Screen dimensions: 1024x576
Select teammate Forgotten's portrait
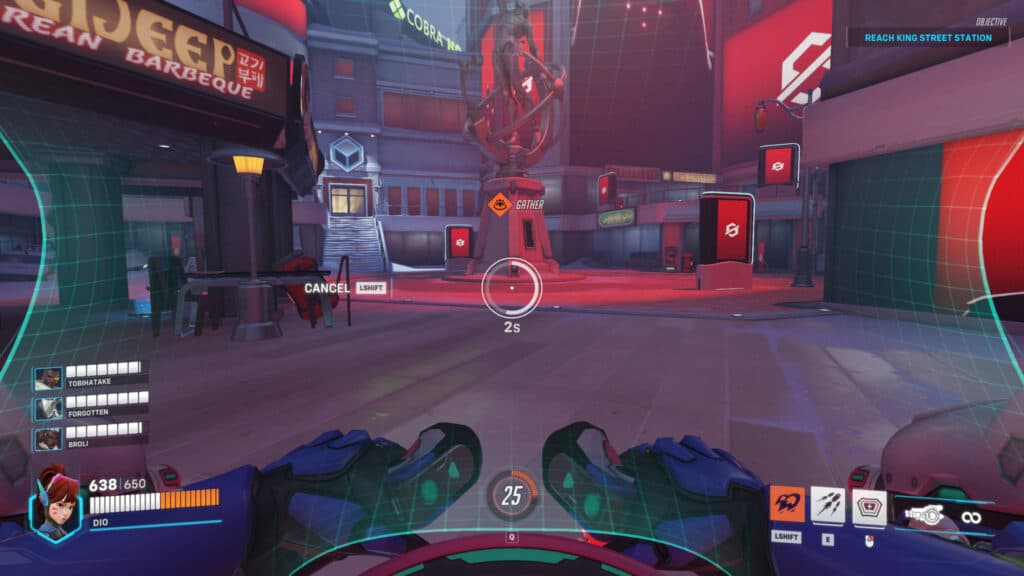[x=48, y=409]
